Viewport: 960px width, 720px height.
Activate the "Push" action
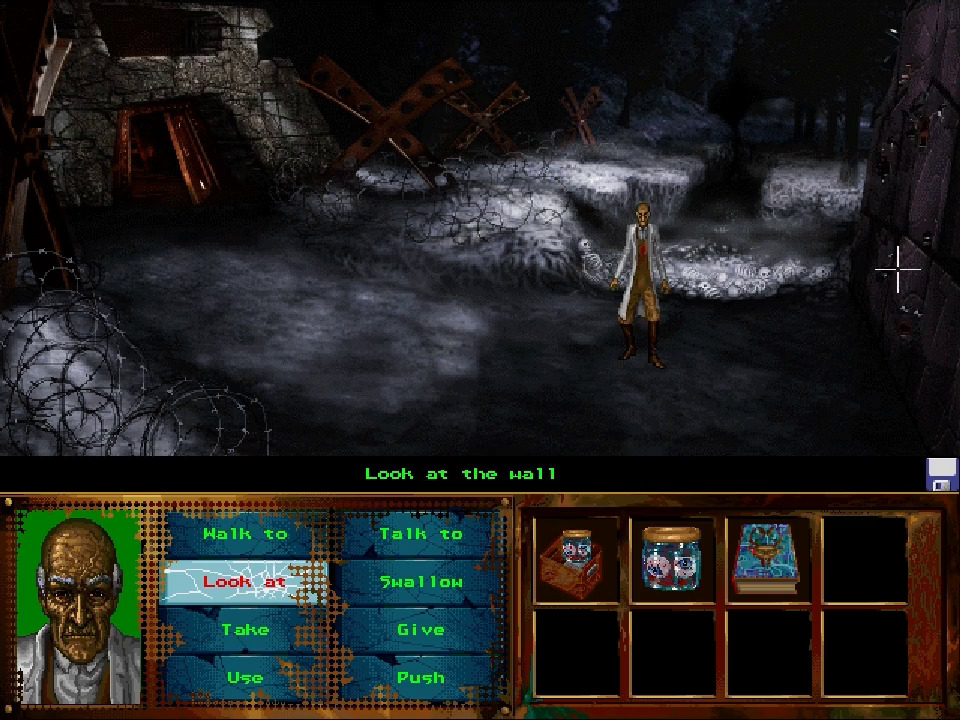[421, 677]
